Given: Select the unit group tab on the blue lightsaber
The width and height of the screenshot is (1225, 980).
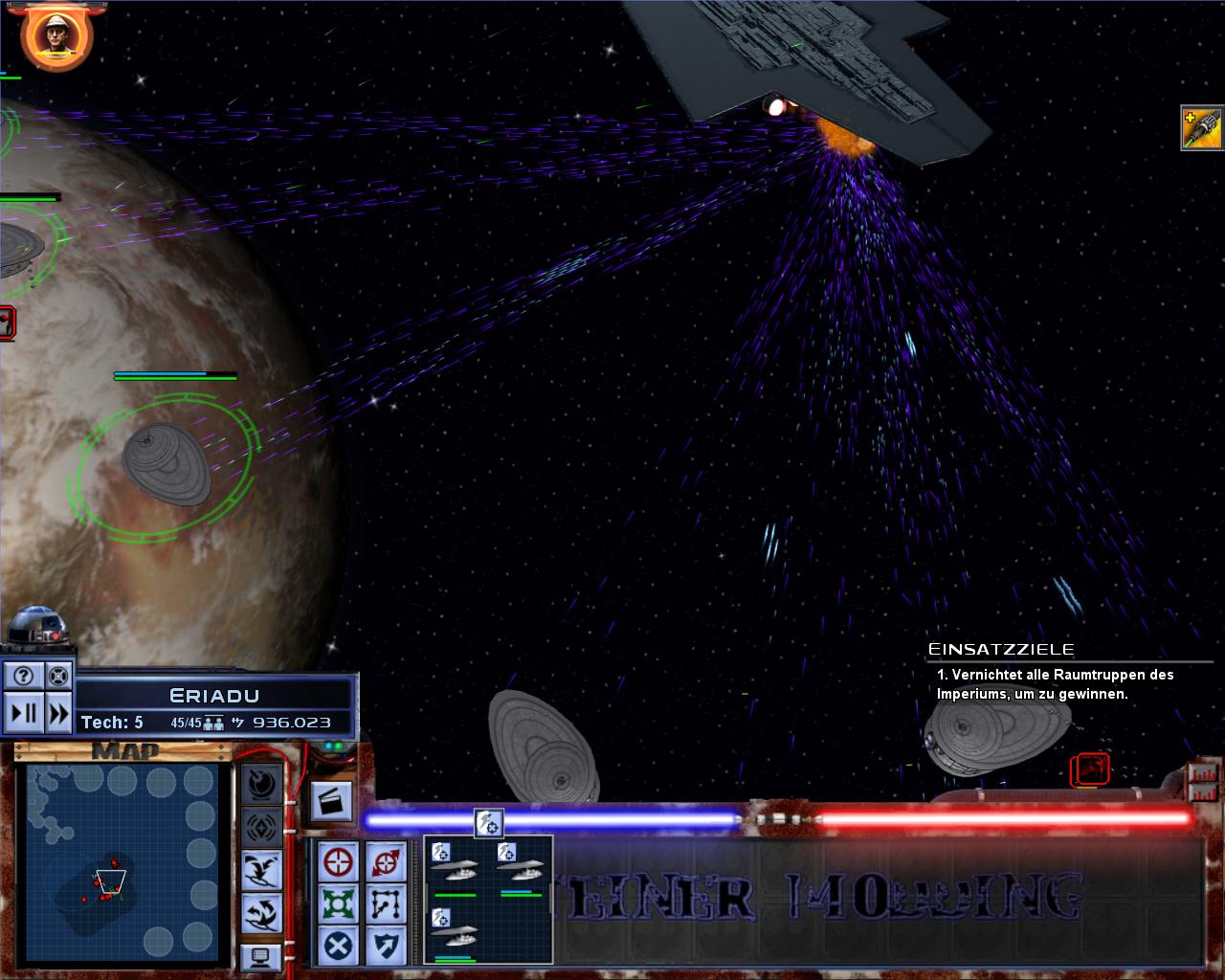Looking at the screenshot, I should [x=489, y=822].
